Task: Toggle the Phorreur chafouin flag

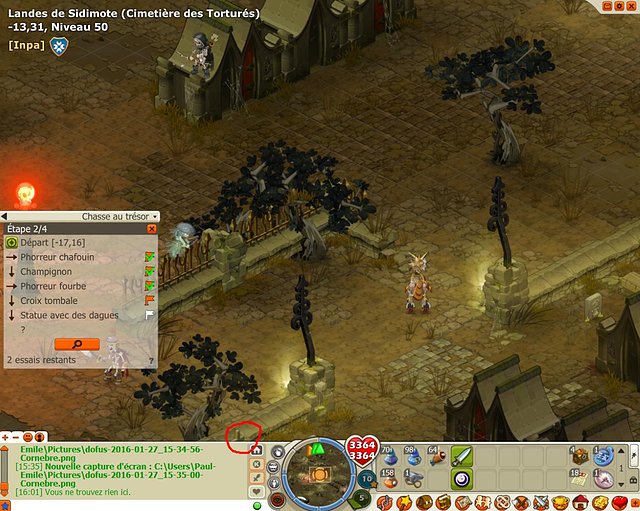Action: point(150,258)
